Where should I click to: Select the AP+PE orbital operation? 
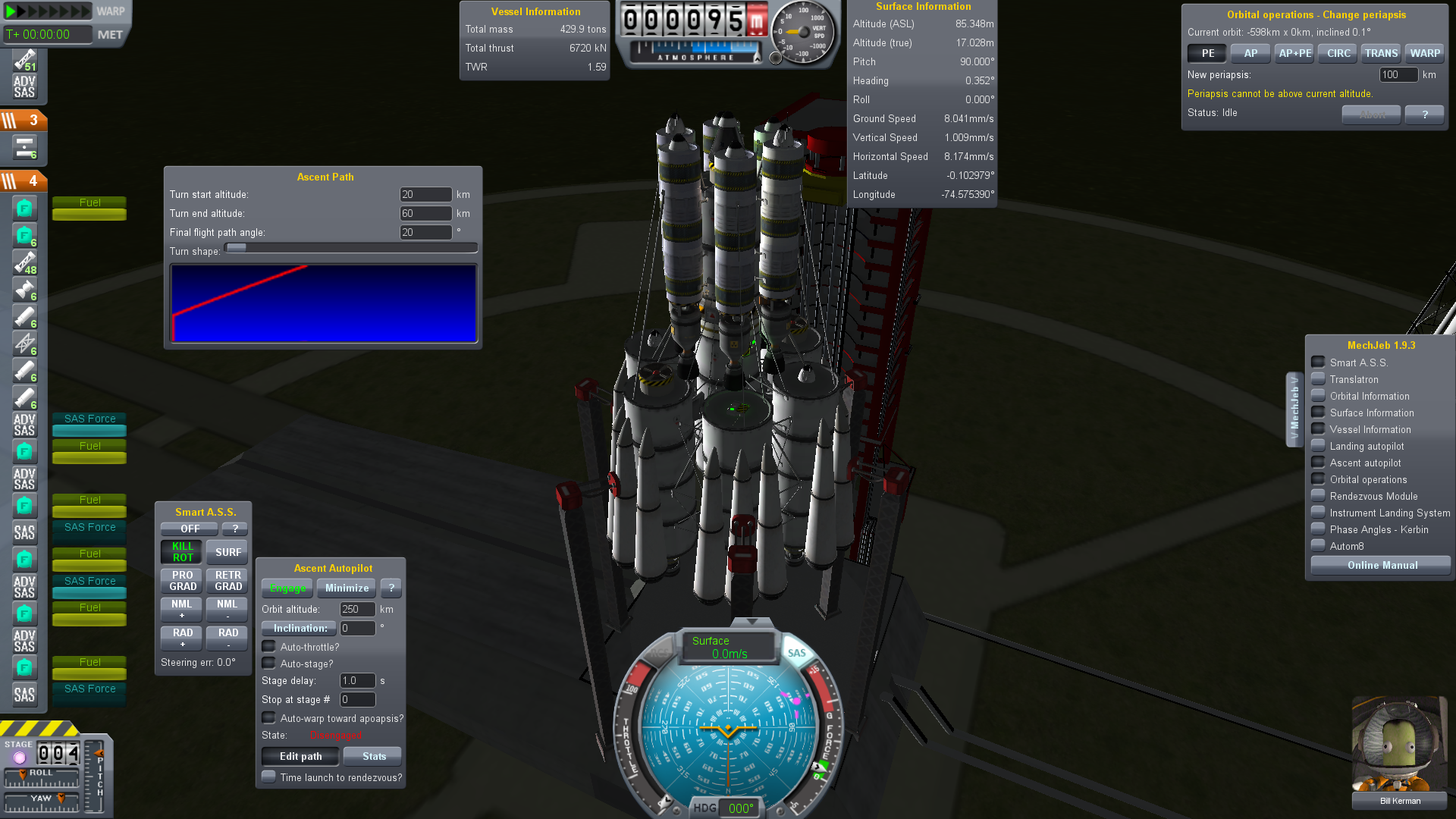1294,54
